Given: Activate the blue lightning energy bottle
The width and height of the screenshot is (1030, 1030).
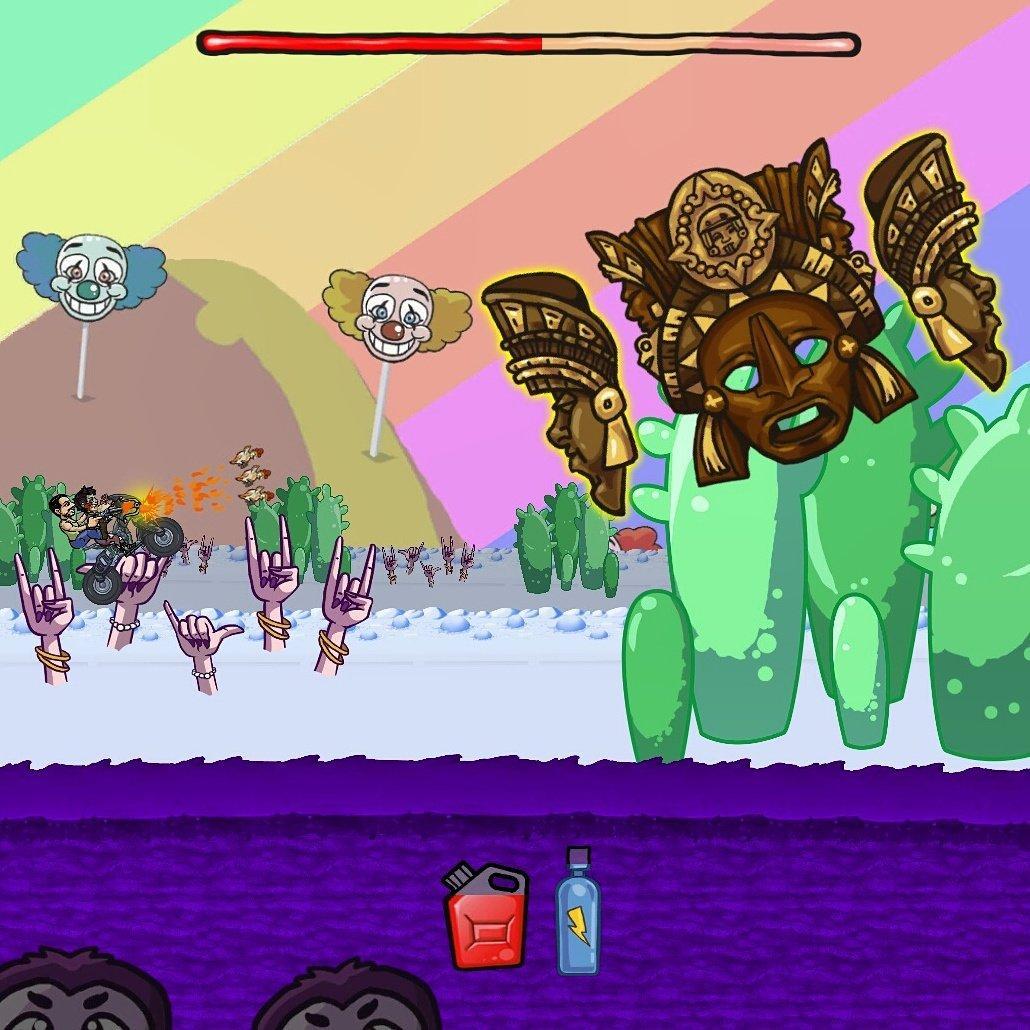Looking at the screenshot, I should point(577,913).
